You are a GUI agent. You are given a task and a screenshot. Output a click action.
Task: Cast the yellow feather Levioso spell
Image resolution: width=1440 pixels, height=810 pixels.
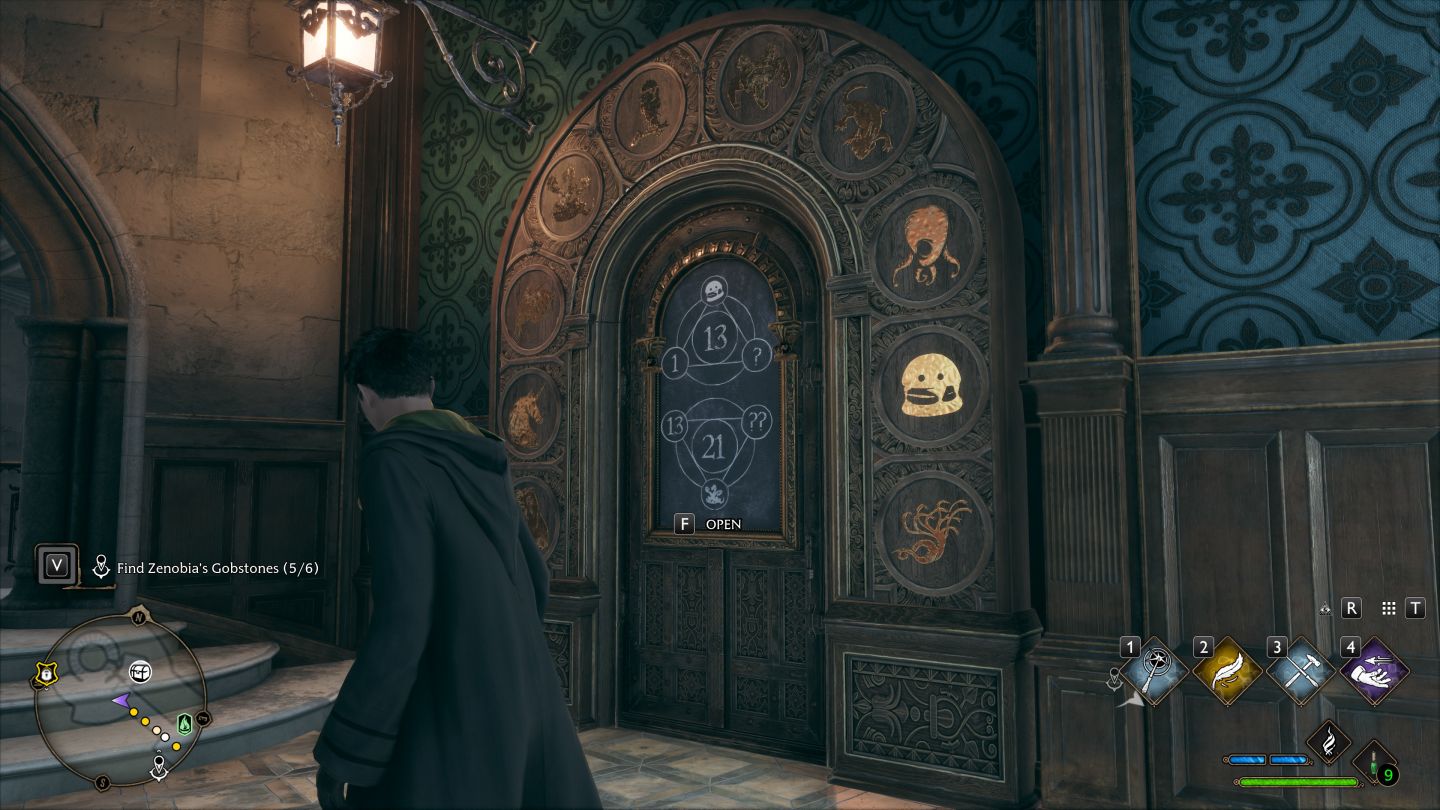click(1228, 671)
